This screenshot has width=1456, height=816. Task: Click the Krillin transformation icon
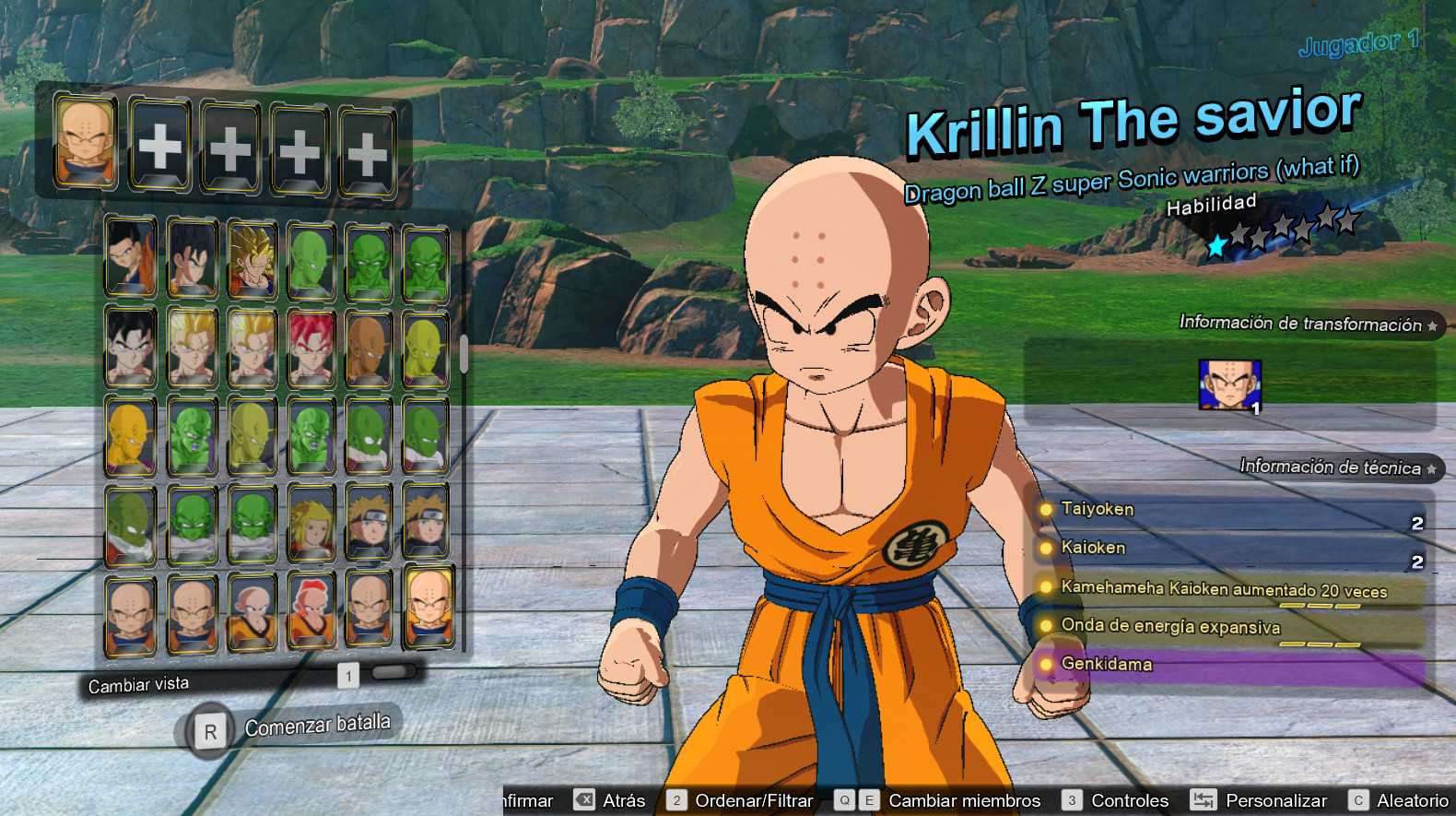(x=1232, y=383)
